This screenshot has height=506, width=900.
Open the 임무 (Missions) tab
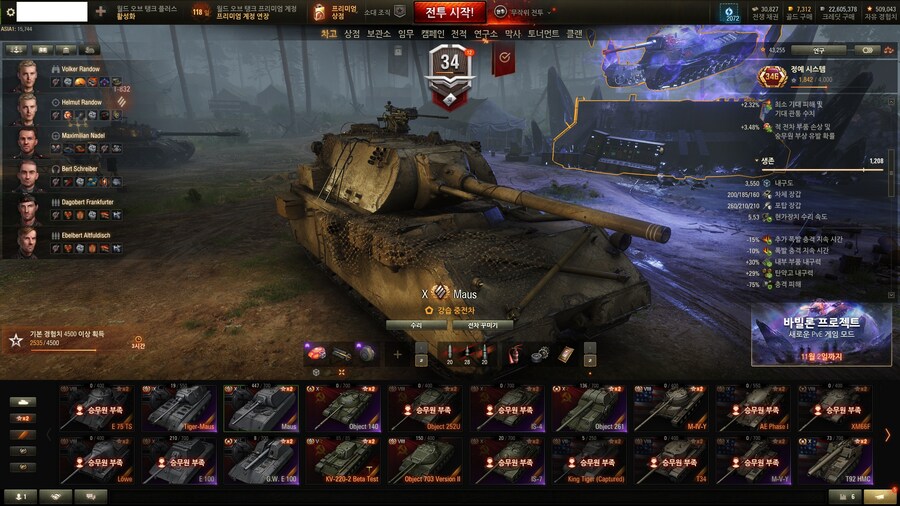pos(405,34)
